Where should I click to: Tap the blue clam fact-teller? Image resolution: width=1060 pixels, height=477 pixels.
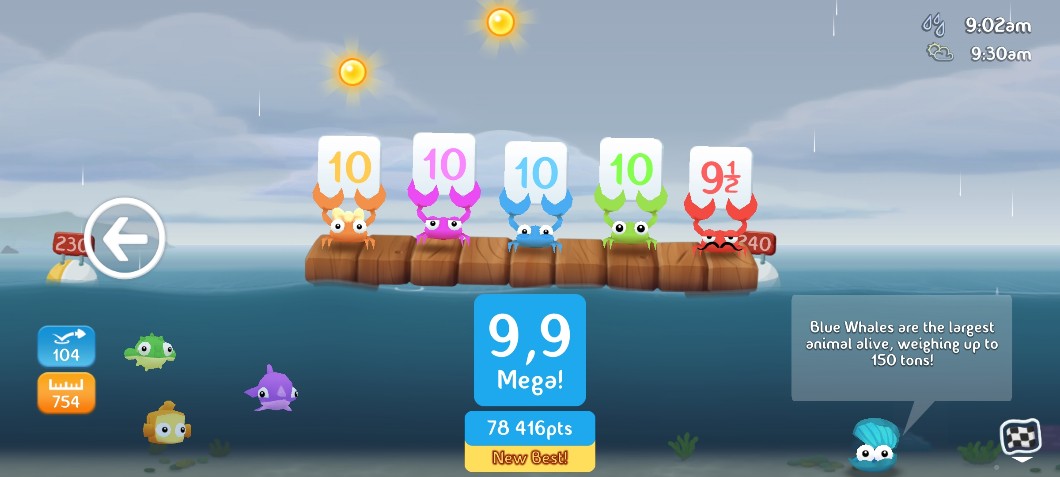(875, 445)
